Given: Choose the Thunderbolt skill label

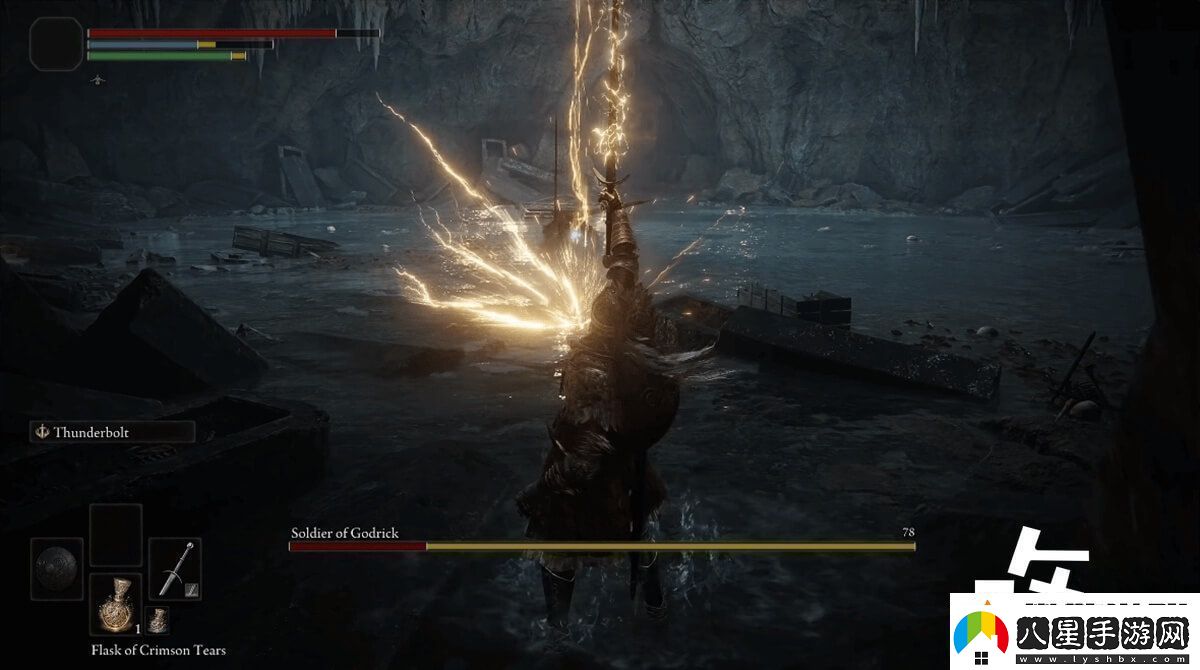Looking at the screenshot, I should click(111, 432).
